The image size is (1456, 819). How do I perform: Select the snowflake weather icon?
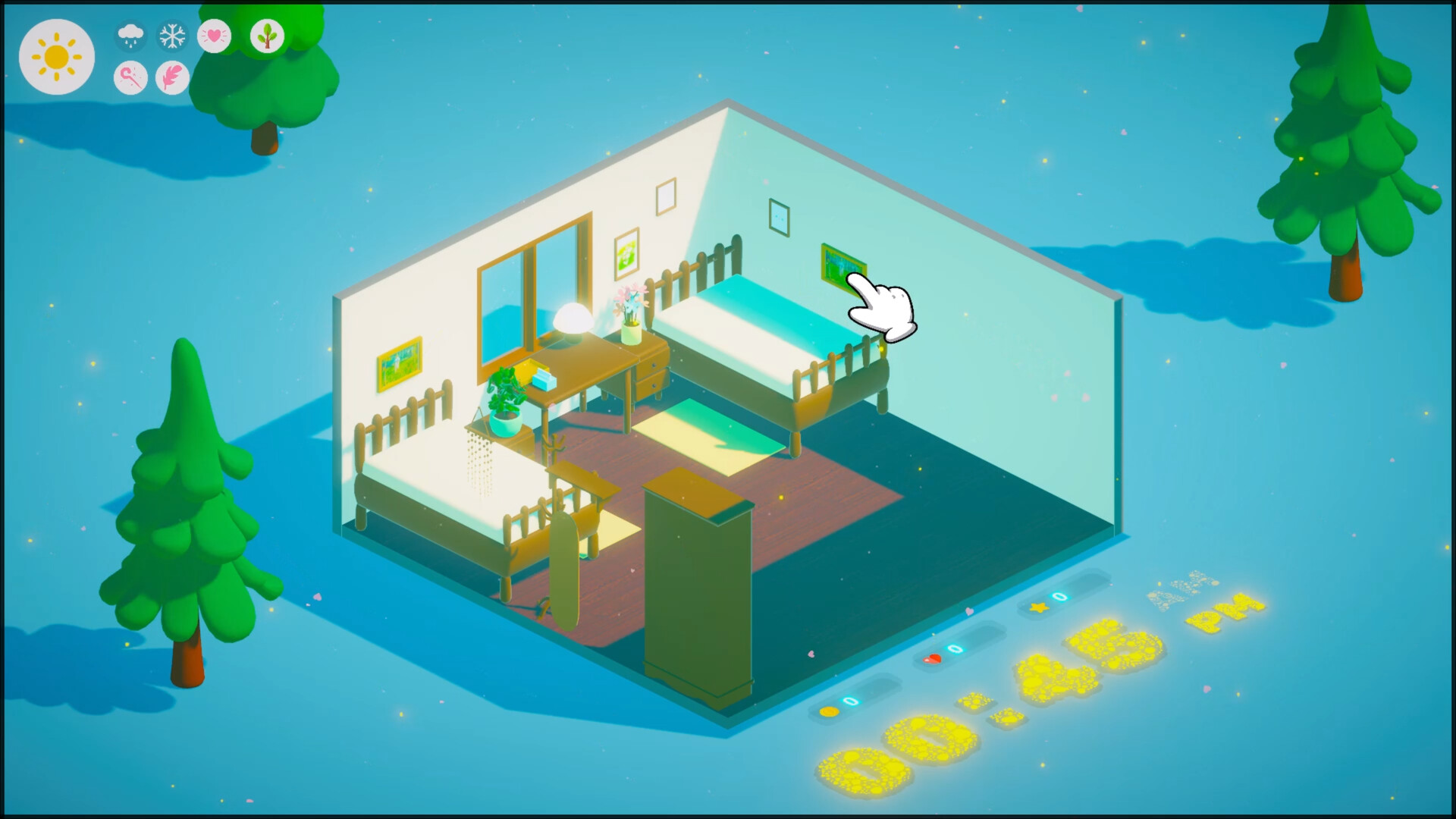(172, 34)
